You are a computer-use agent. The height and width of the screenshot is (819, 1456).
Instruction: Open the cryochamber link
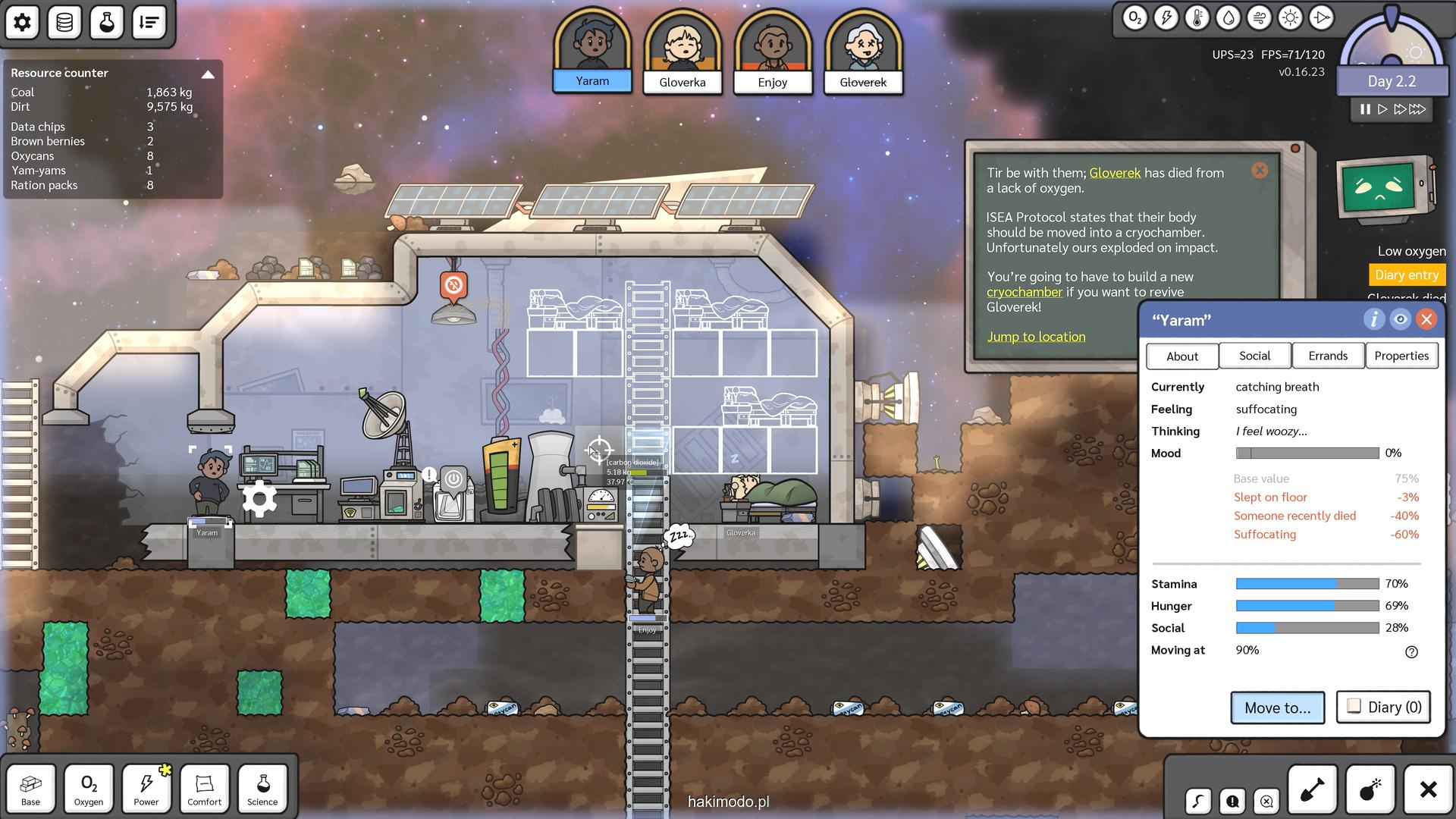[x=1024, y=292]
